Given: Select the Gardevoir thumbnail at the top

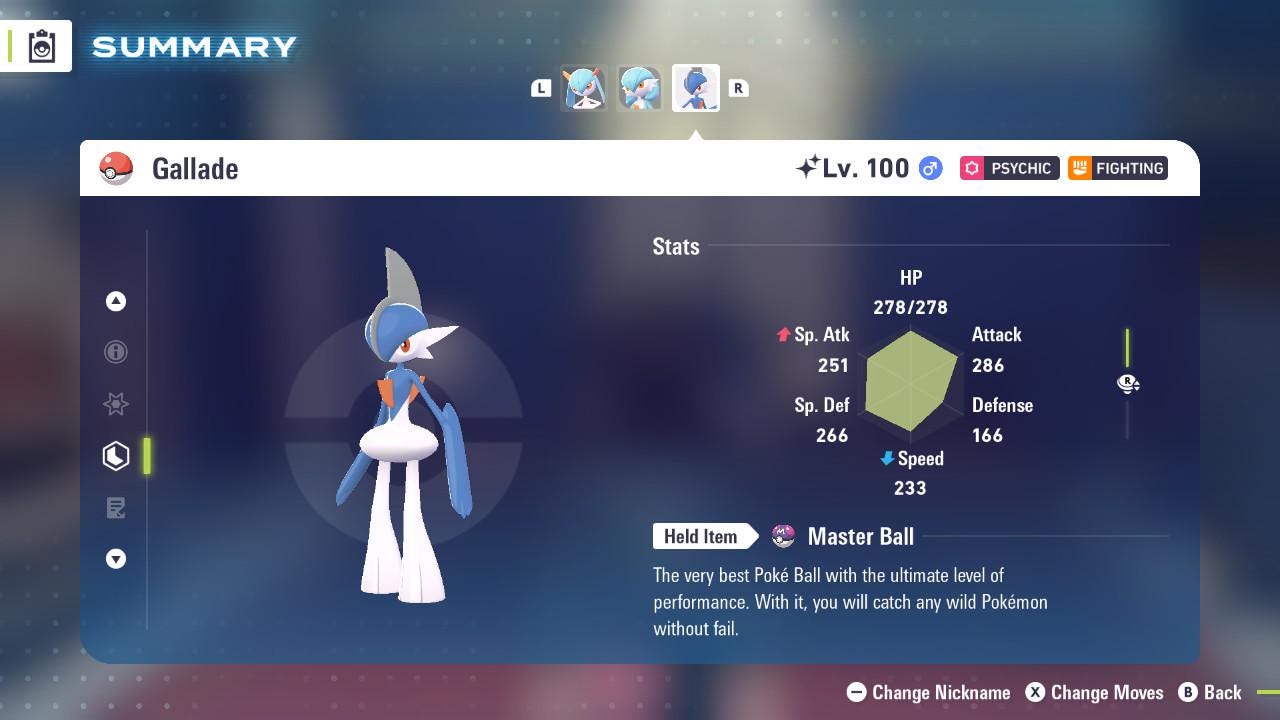Looking at the screenshot, I should pos(639,88).
